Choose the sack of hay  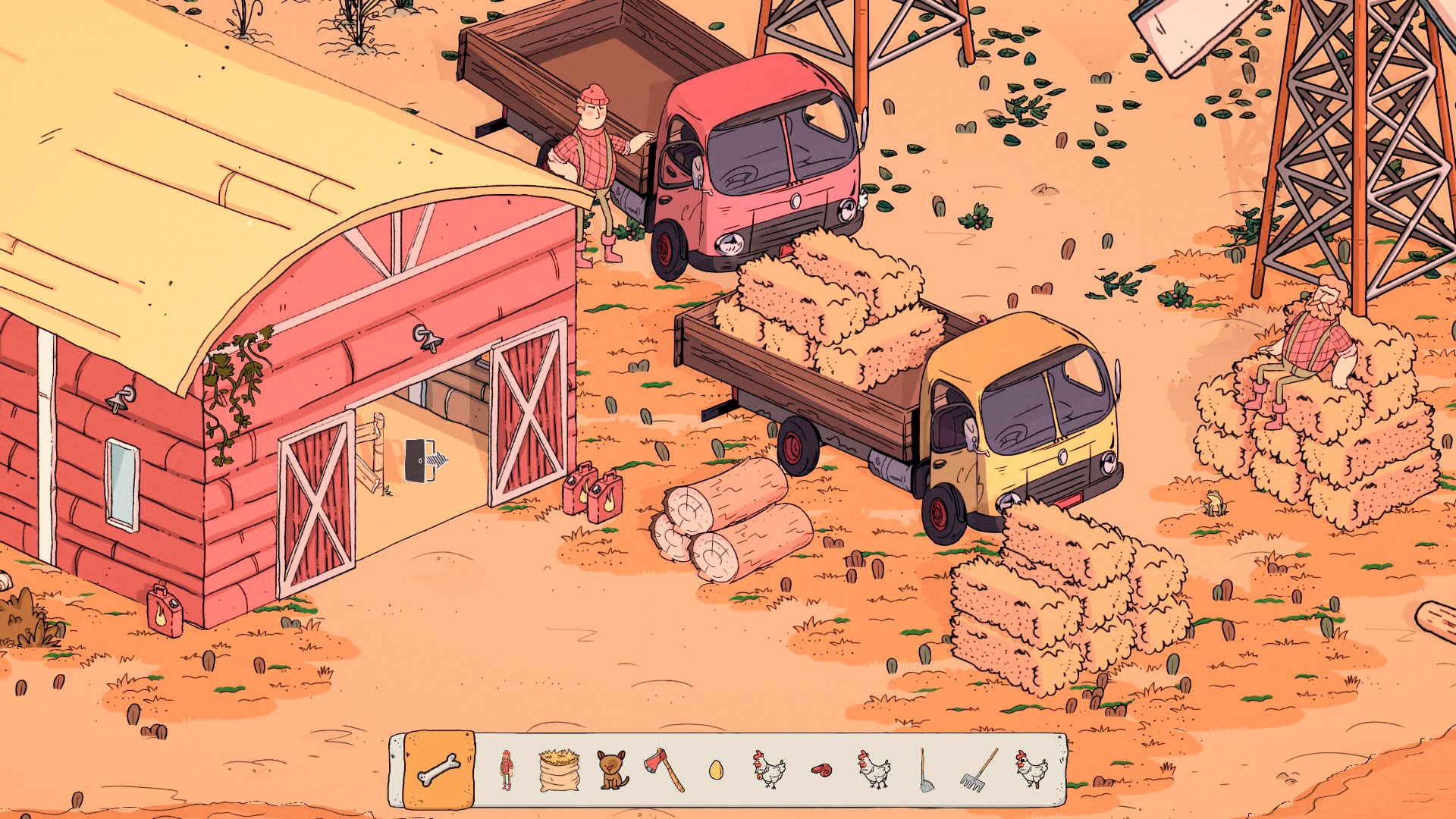[x=558, y=770]
